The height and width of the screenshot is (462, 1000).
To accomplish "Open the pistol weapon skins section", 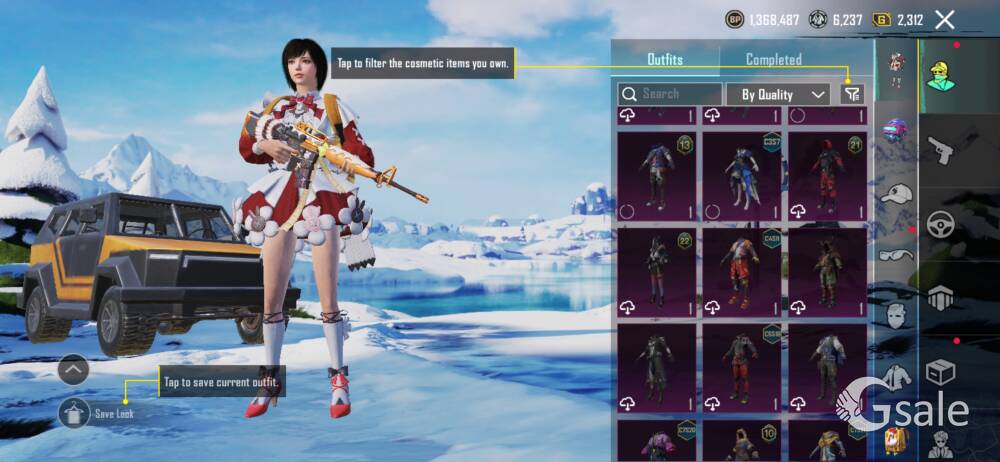I will coord(940,150).
